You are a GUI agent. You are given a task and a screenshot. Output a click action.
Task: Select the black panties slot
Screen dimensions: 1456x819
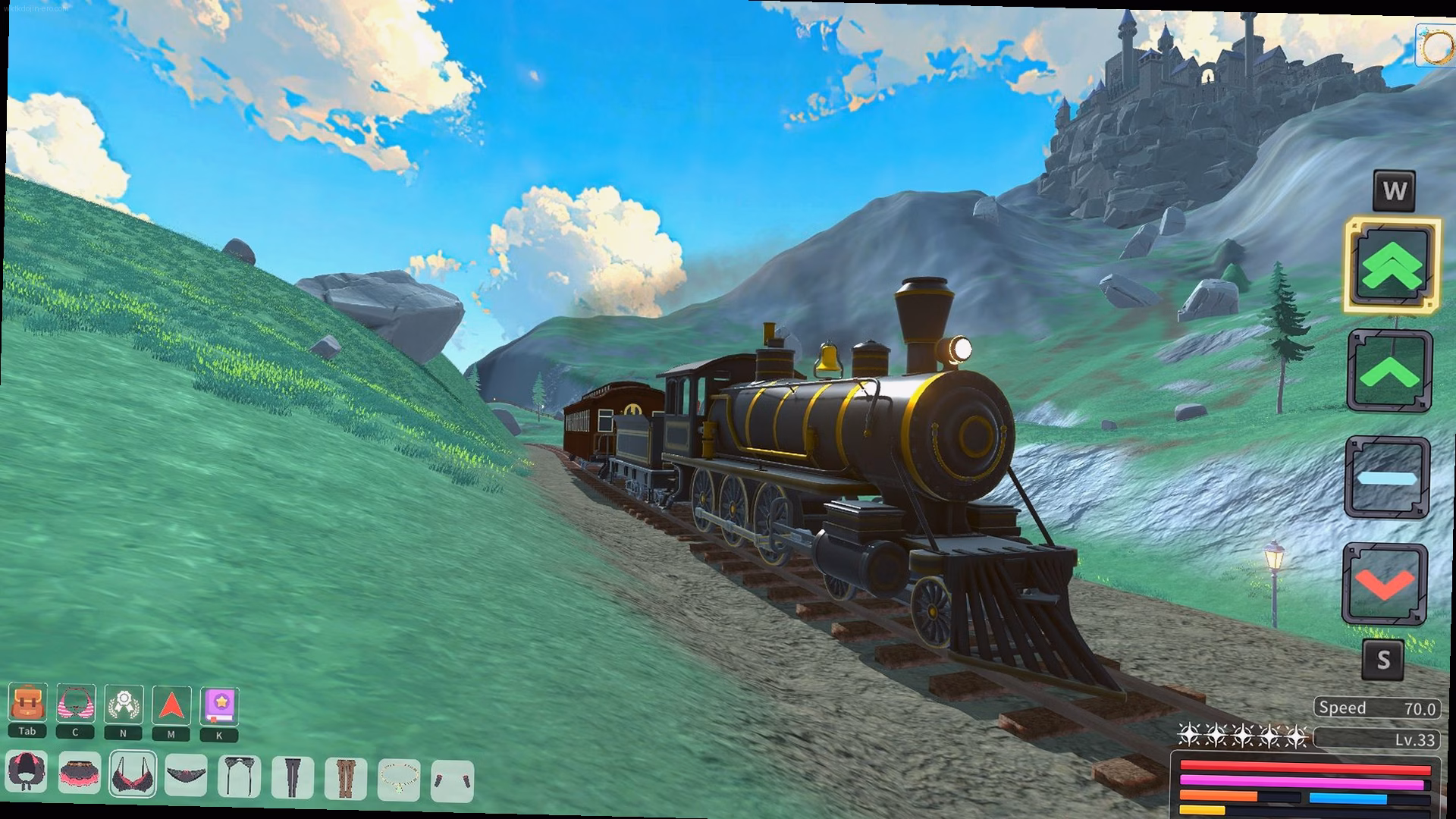(x=186, y=775)
